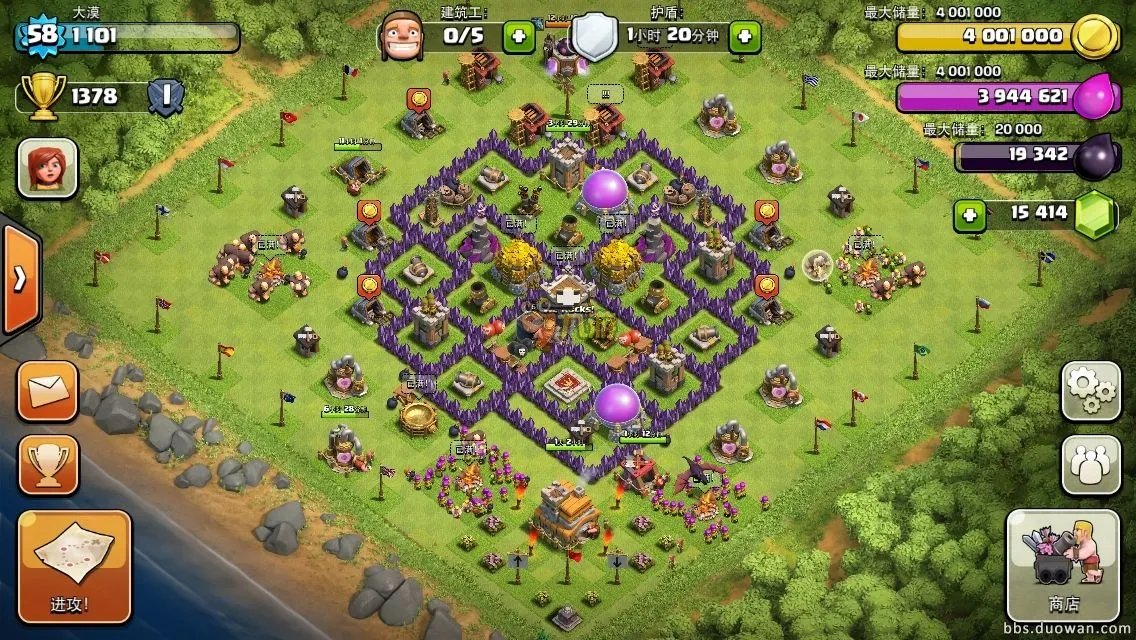The image size is (1136, 640).
Task: Tap the green gem icon
Action: pyautogui.click(x=1095, y=214)
